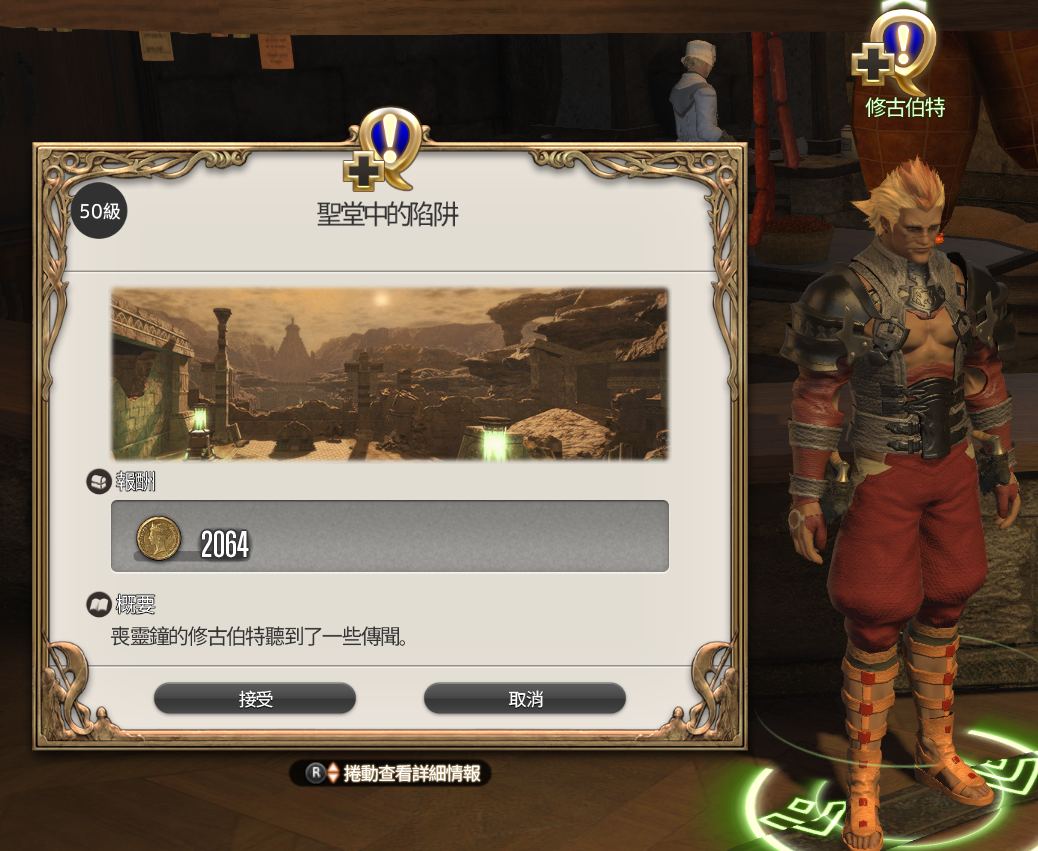
Task: Decline the quest with the 取消 button
Action: [x=525, y=699]
